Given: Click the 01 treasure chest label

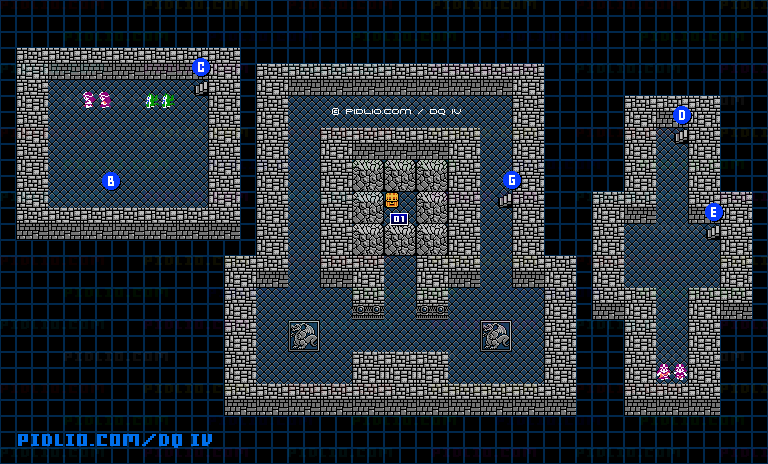Looking at the screenshot, I should pos(399,219).
